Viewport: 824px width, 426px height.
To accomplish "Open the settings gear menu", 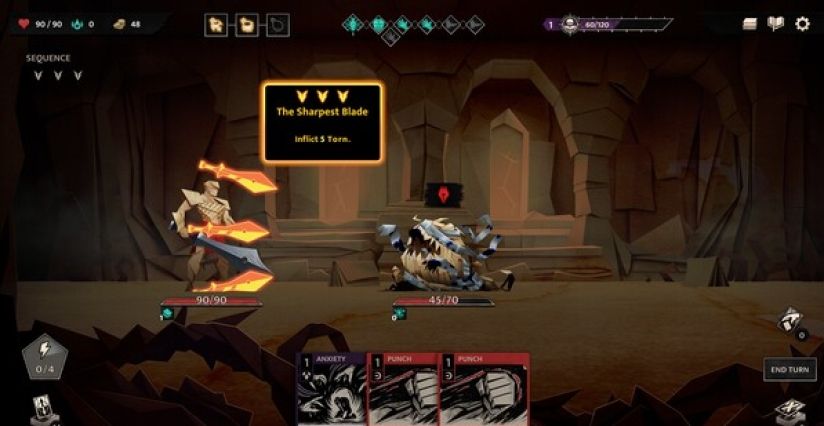I will point(802,24).
